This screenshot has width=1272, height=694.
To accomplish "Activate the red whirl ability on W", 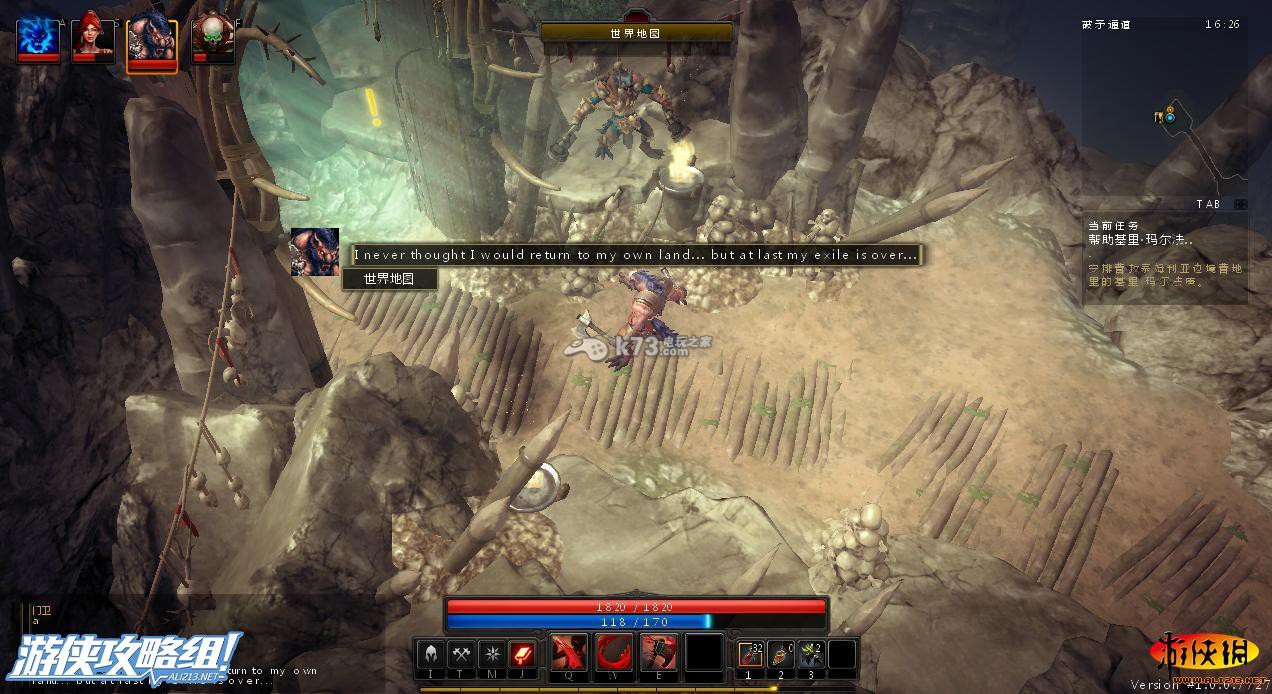I will pyautogui.click(x=614, y=653).
